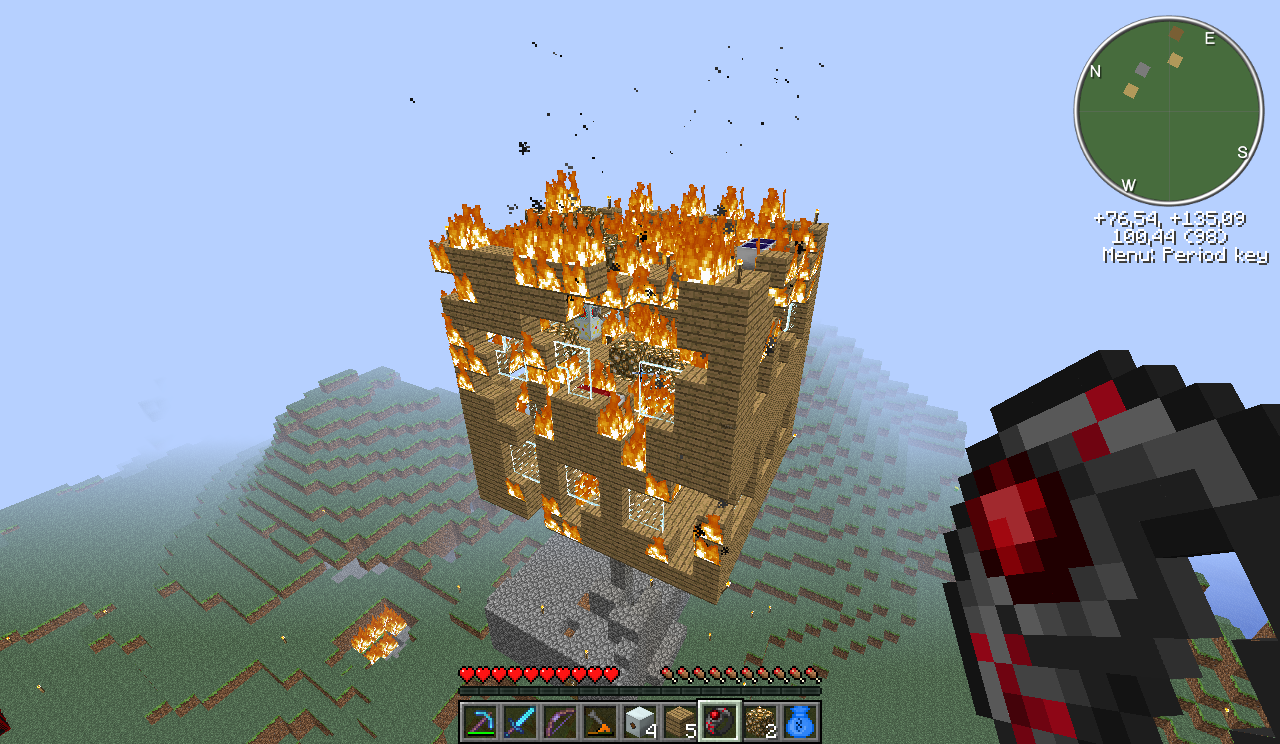Select the flint and steel slot

[x=600, y=721]
